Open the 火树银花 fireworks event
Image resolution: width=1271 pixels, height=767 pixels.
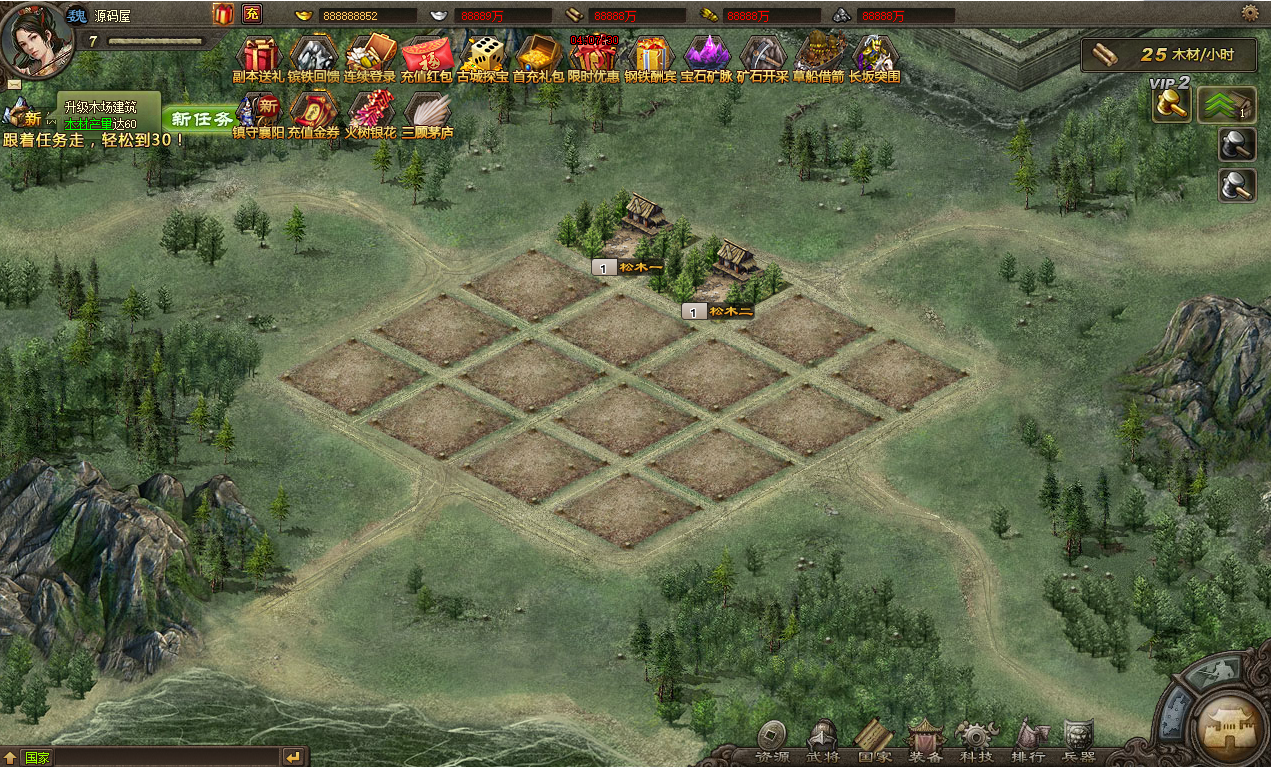[x=370, y=110]
